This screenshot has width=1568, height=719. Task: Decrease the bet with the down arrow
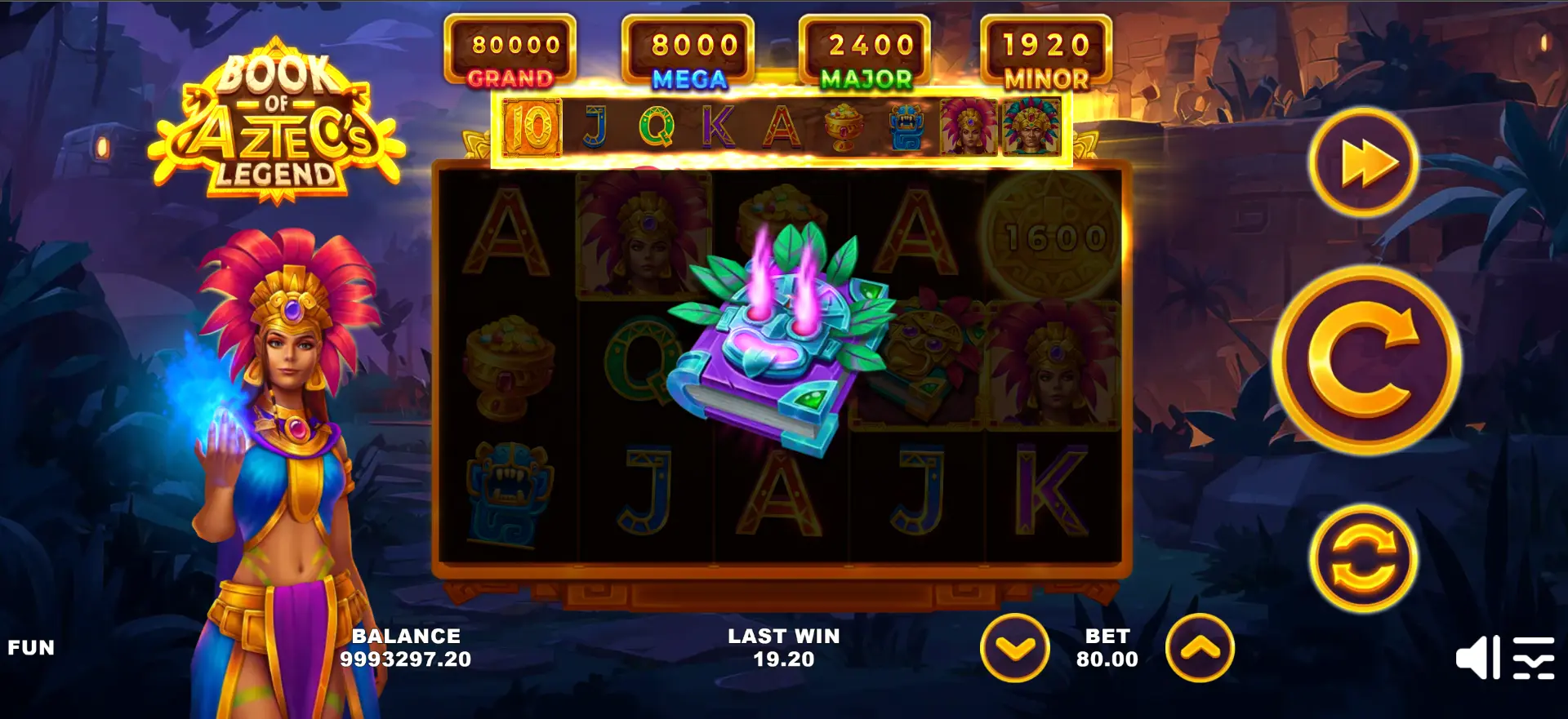(1015, 648)
